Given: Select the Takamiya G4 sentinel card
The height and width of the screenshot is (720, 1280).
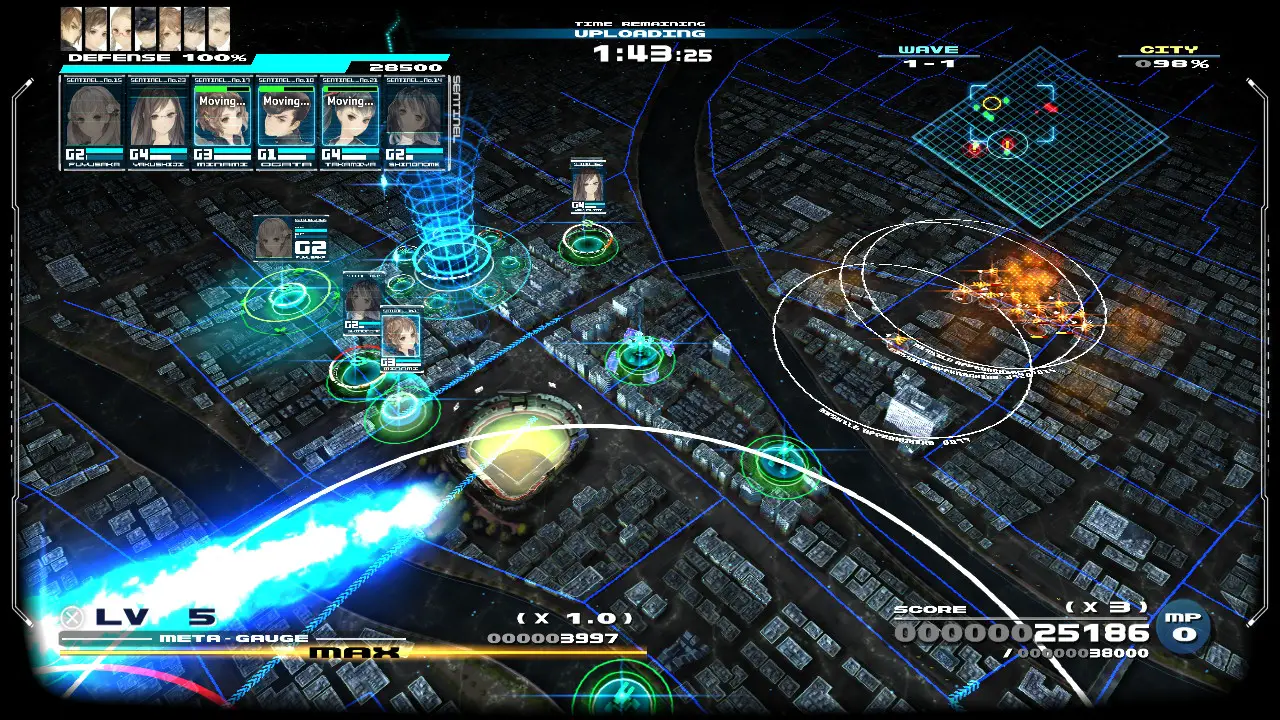Looking at the screenshot, I should (350, 122).
